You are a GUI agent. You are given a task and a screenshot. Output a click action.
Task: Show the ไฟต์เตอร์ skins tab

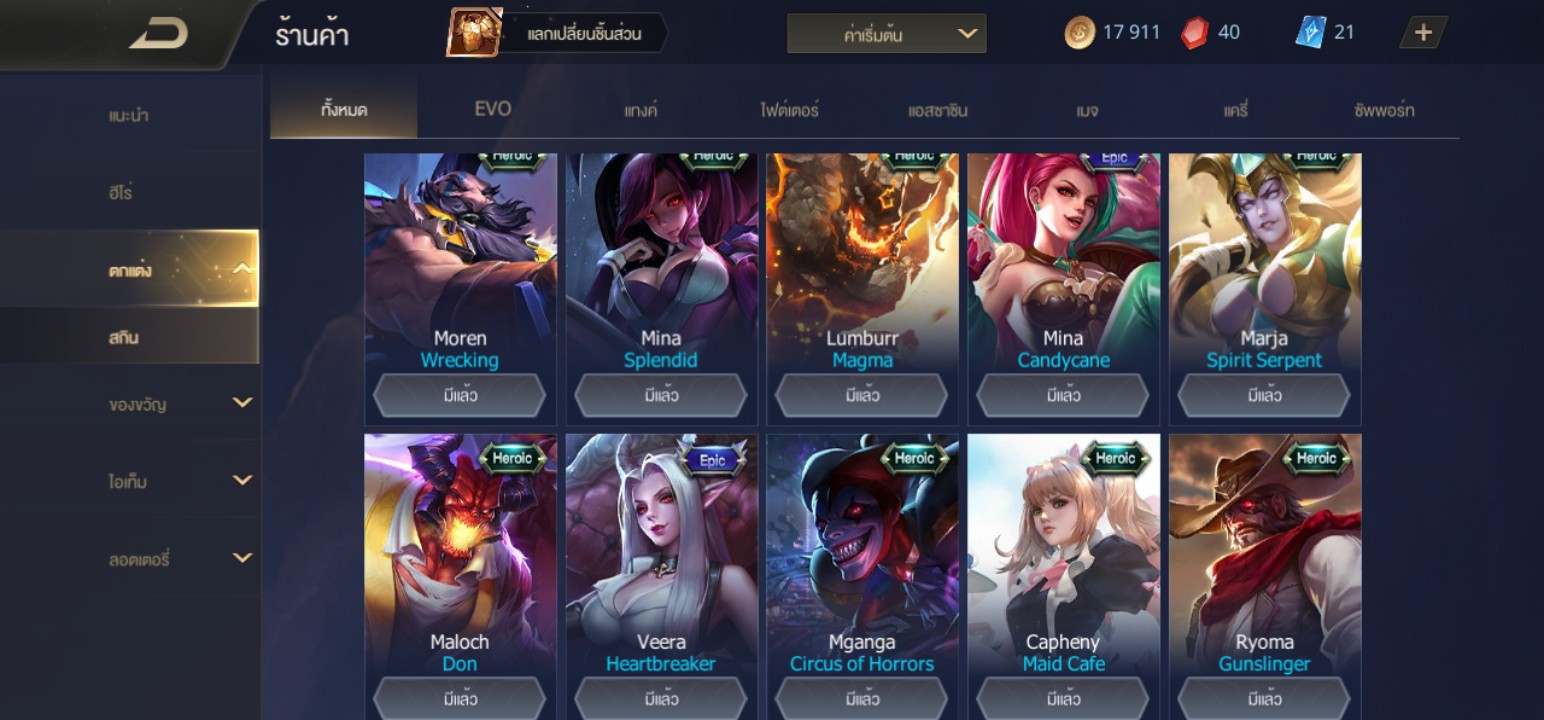click(789, 110)
